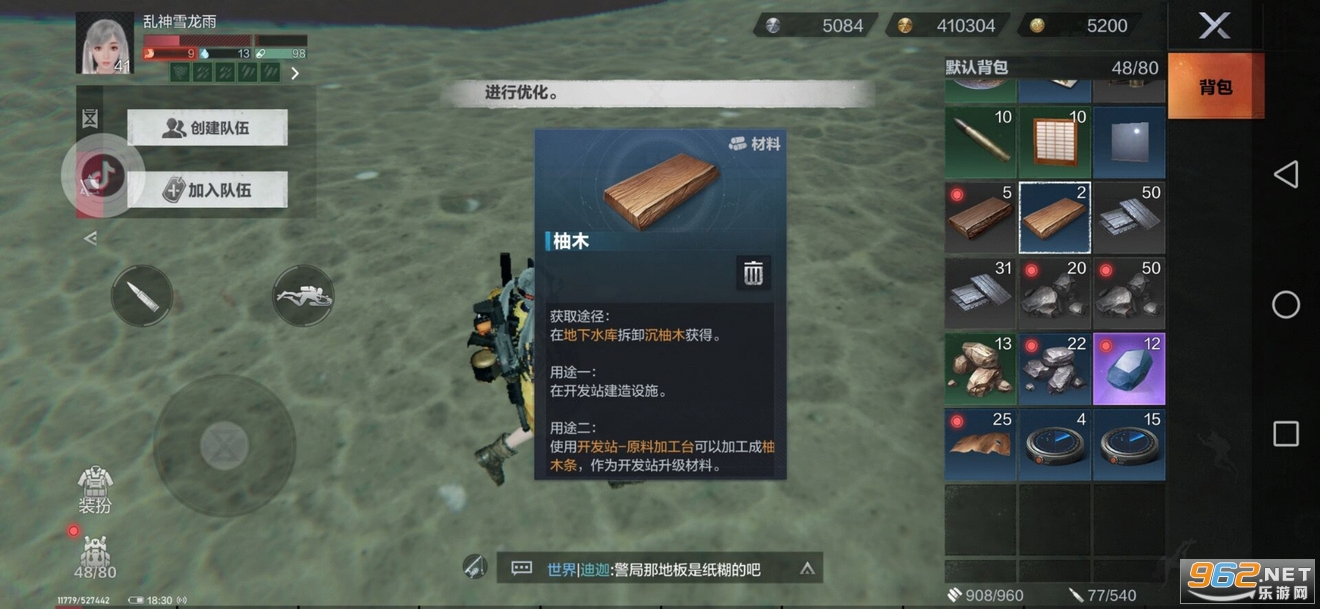The width and height of the screenshot is (1320, 609).
Task: Expand the world chat box
Action: pyautogui.click(x=807, y=569)
